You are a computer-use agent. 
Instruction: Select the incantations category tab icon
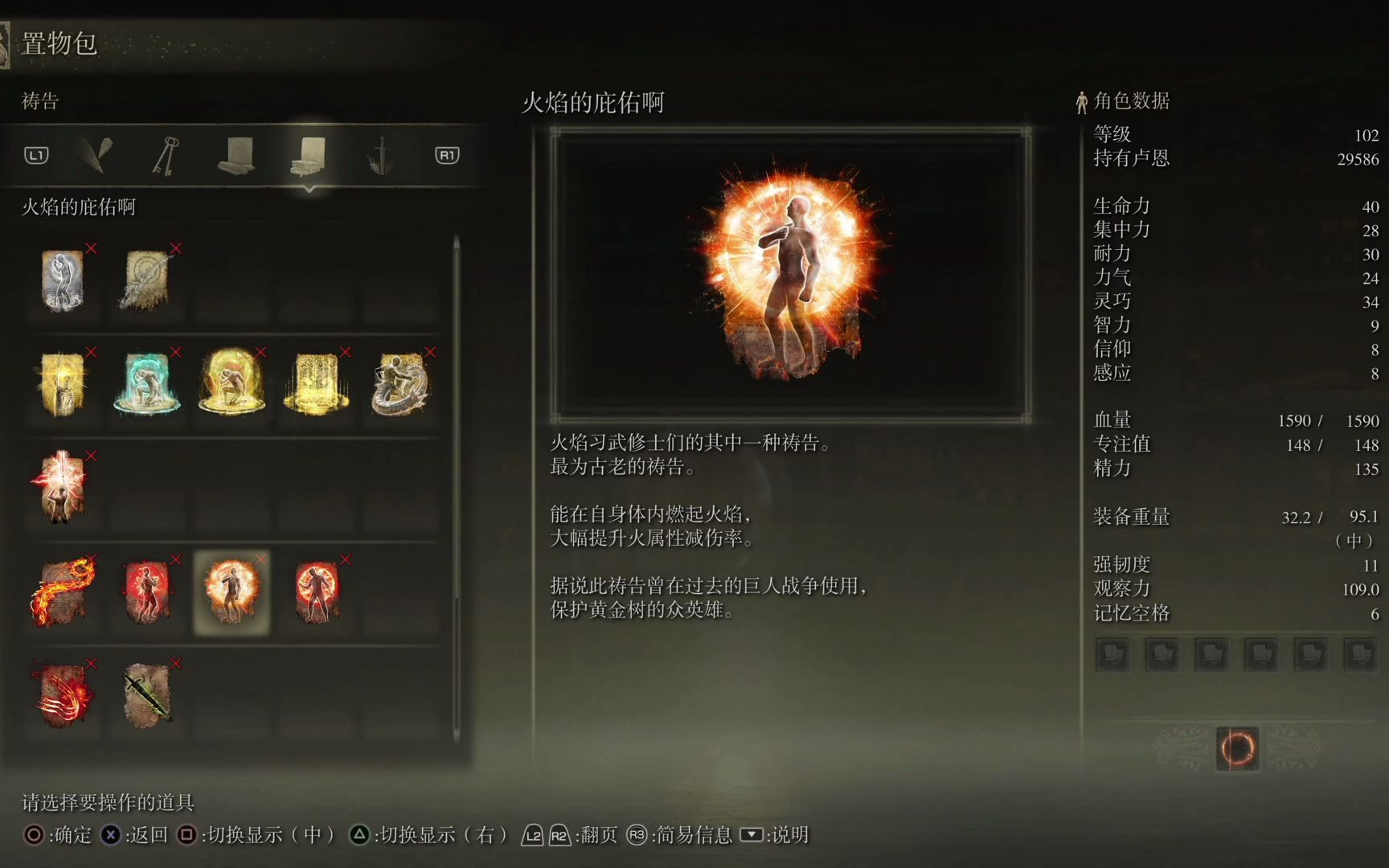coord(307,155)
